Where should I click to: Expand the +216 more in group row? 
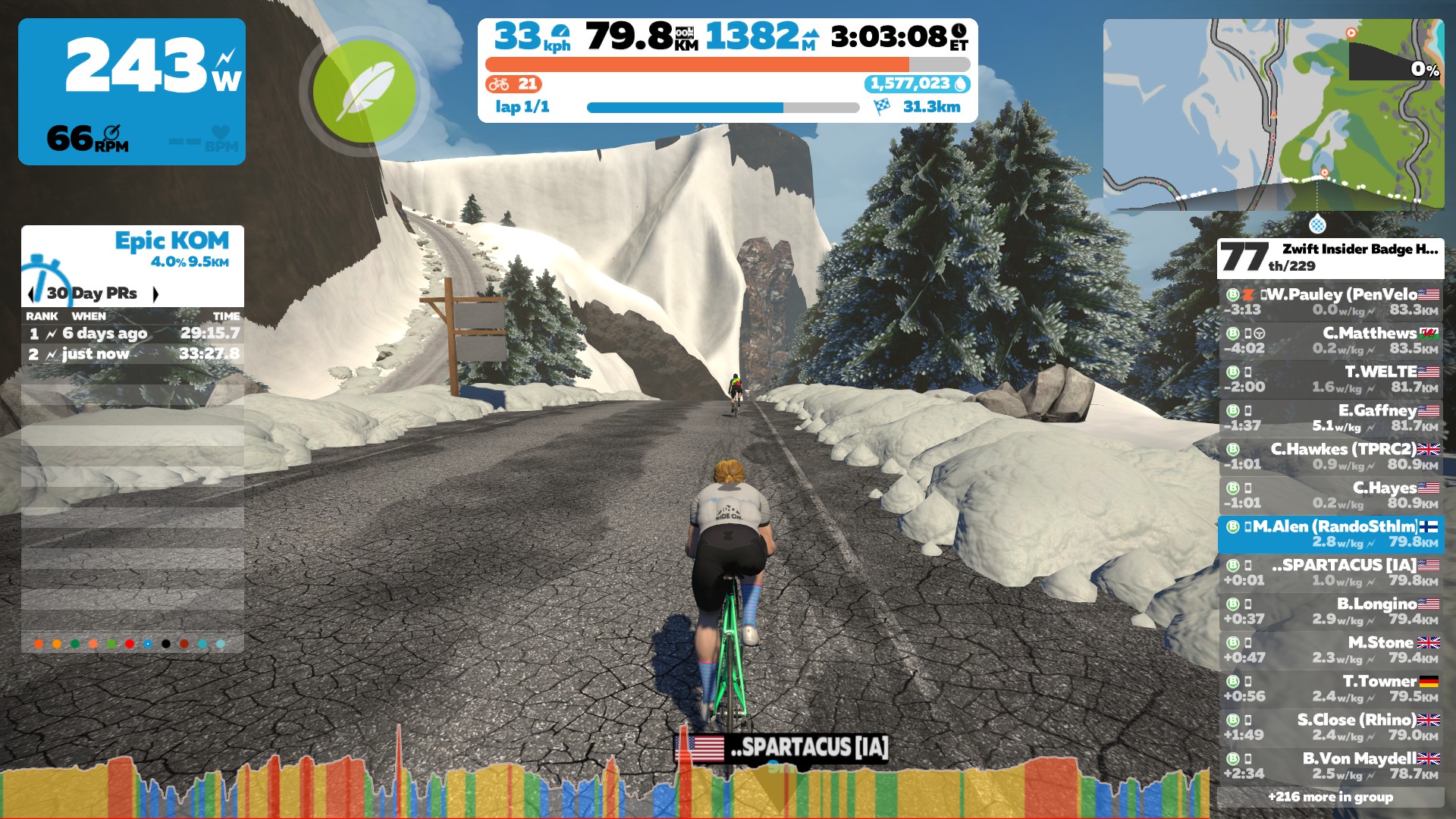click(x=1331, y=797)
